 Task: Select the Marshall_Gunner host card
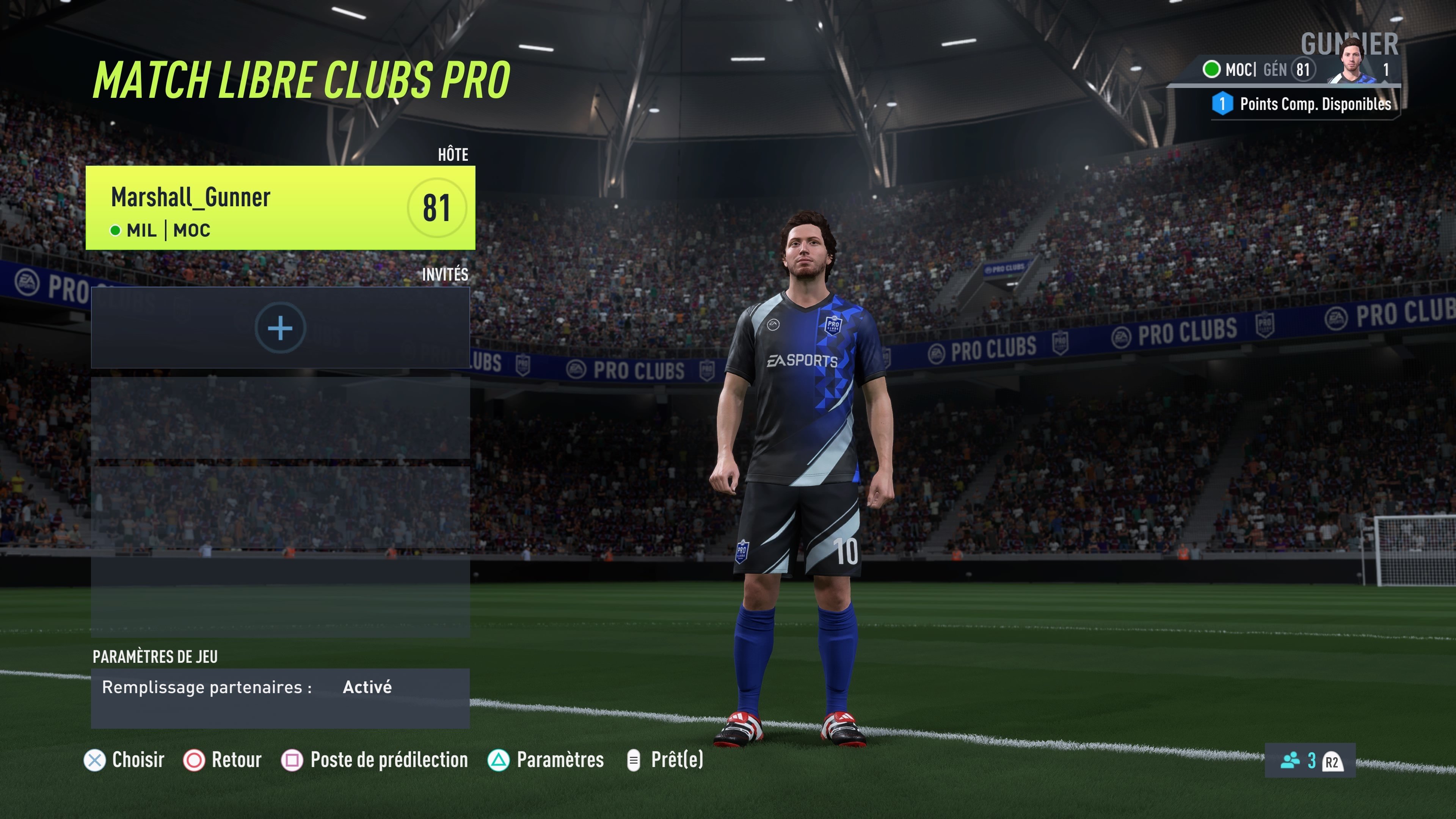(280, 207)
